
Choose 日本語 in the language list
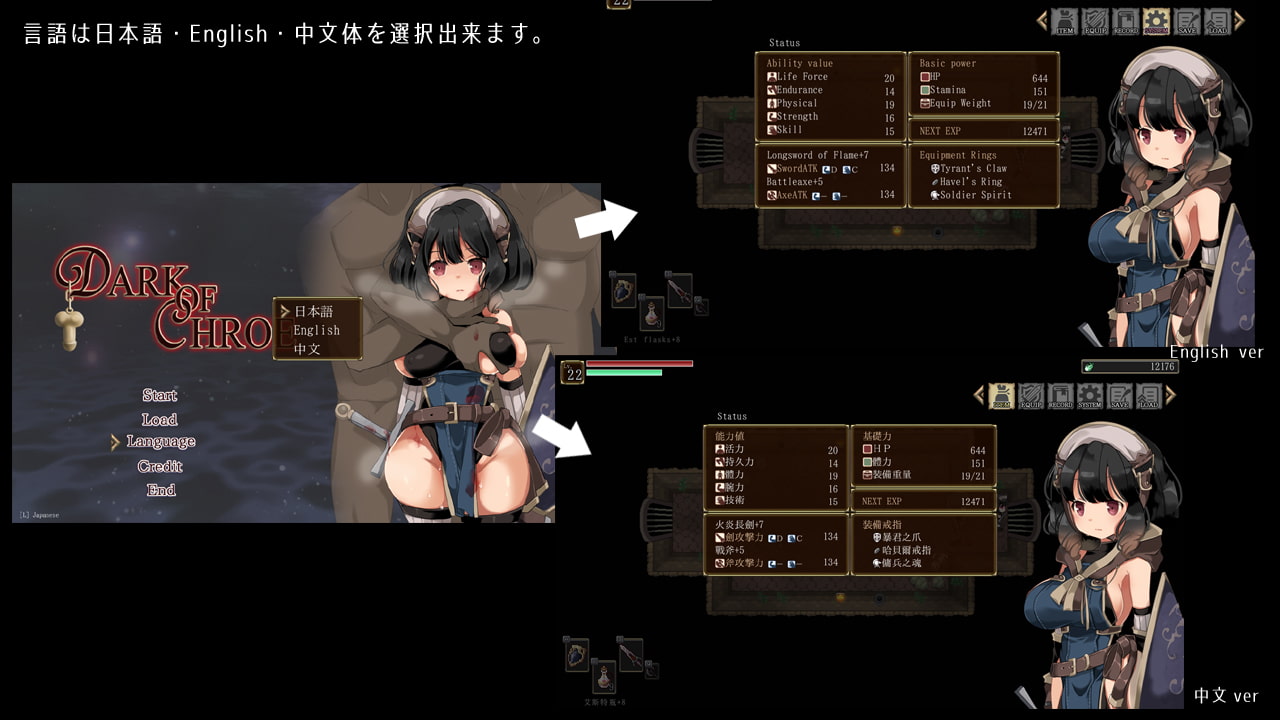[x=313, y=312]
